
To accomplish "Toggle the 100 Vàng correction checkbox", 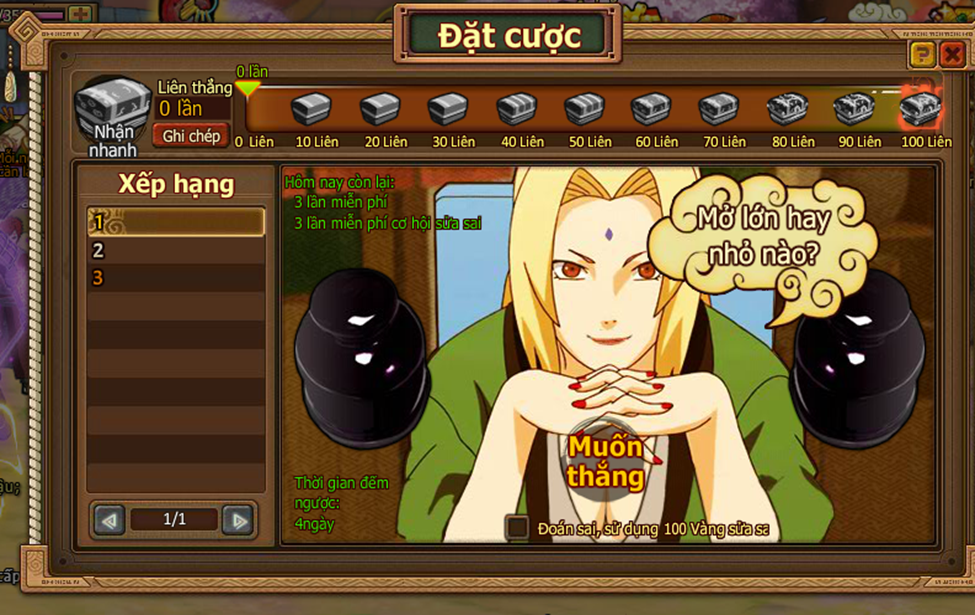I will (517, 527).
